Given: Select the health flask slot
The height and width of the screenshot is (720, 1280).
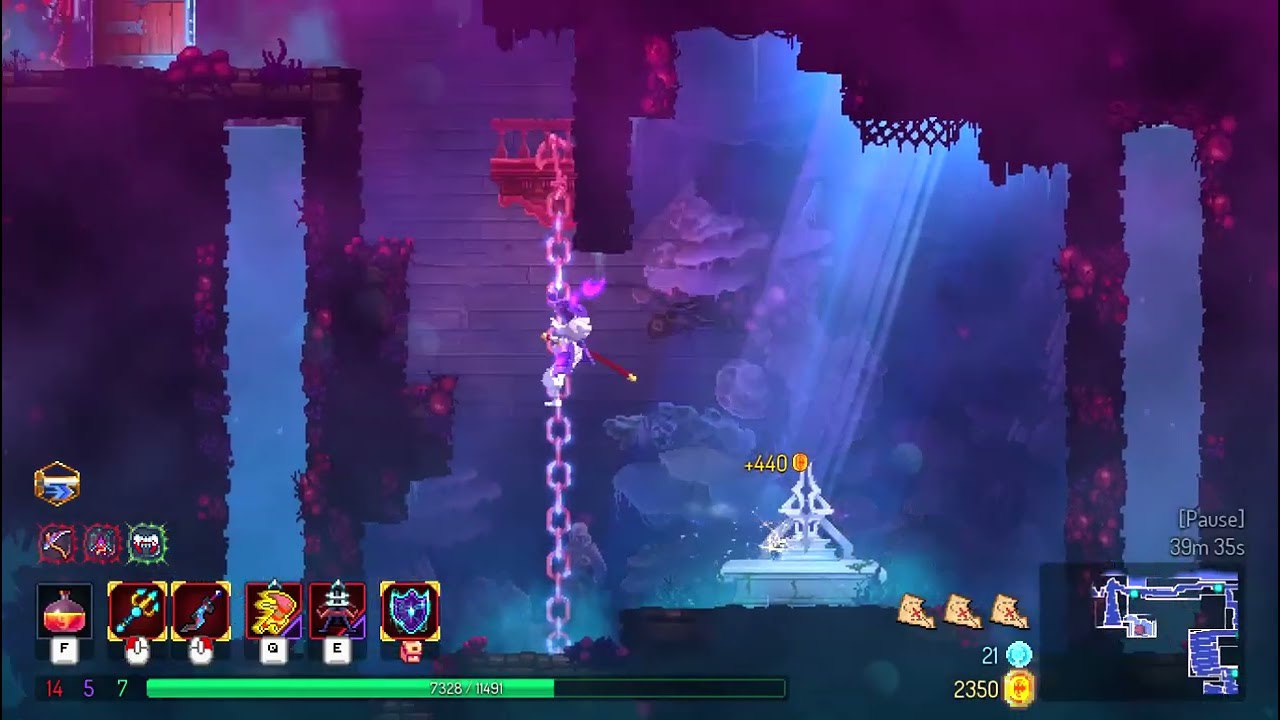Looking at the screenshot, I should 64,611.
